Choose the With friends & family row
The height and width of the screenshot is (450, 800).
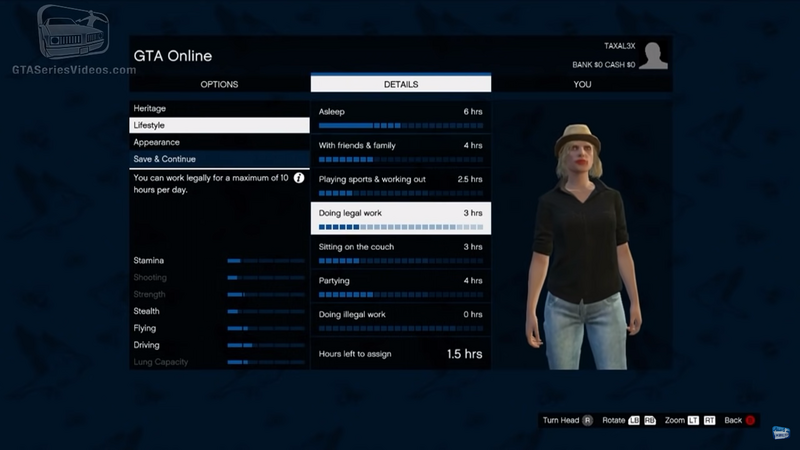pos(400,151)
